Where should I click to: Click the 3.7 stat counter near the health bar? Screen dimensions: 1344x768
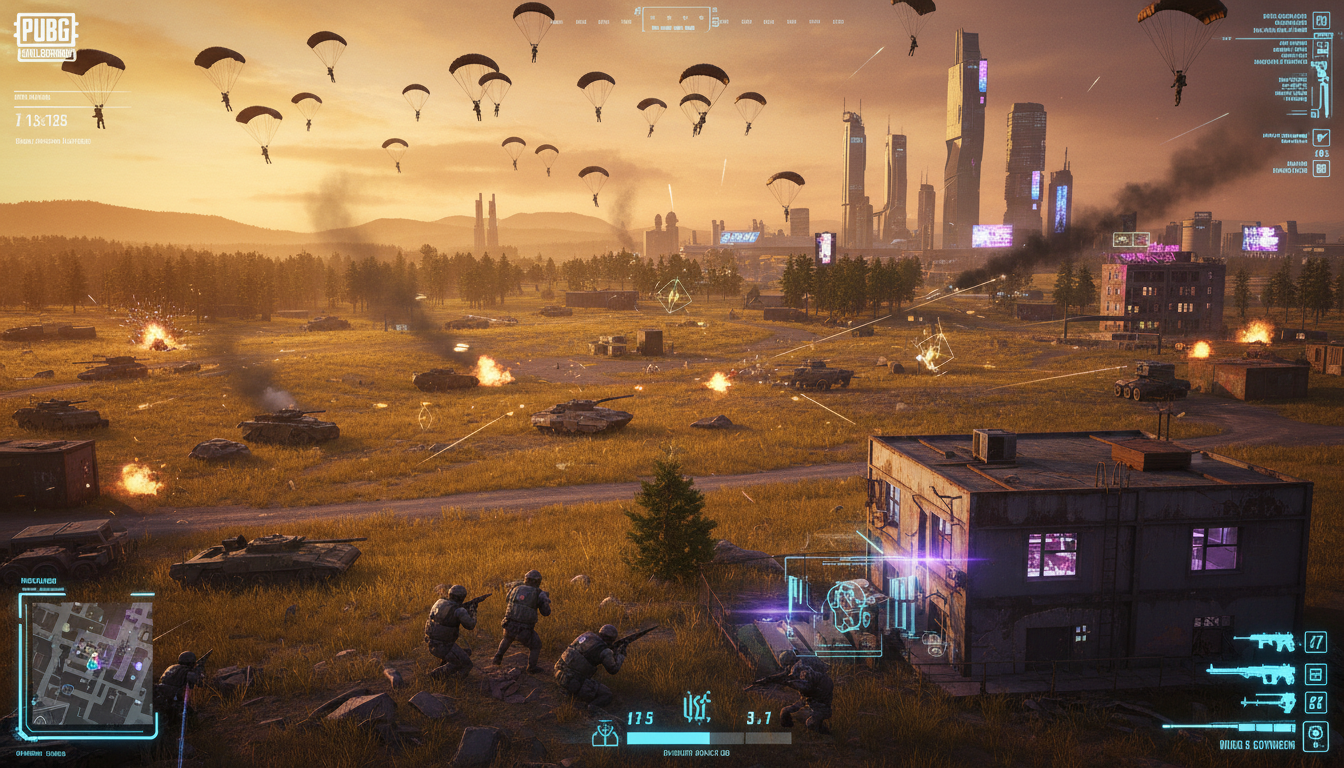point(759,717)
